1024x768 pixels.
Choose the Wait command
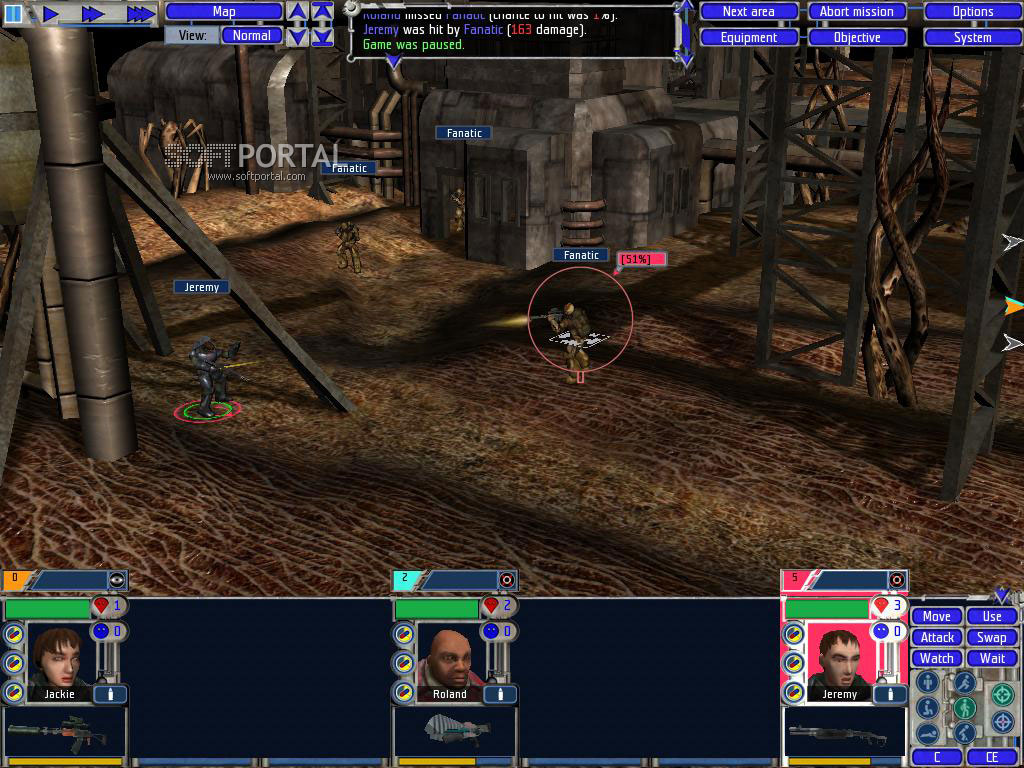click(992, 658)
